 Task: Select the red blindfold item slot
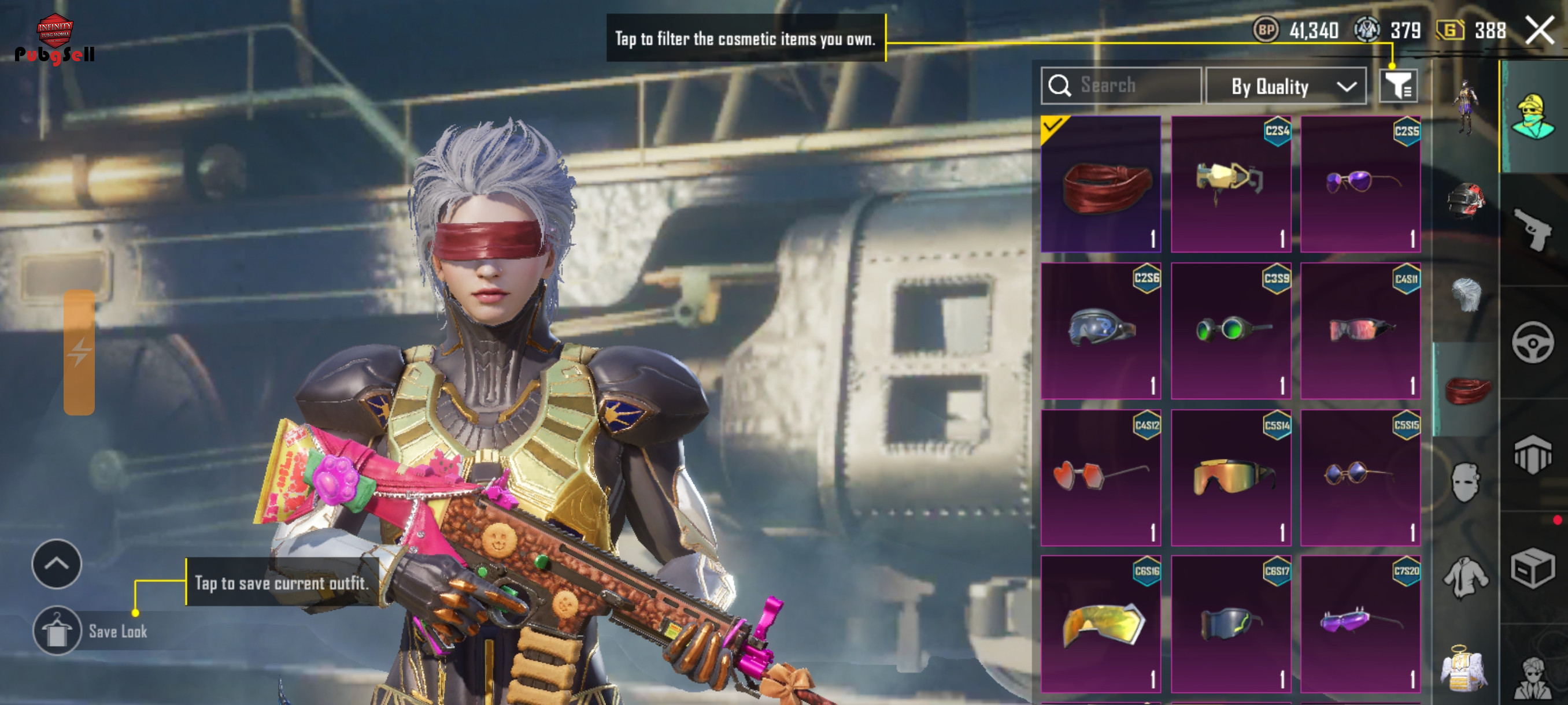click(1100, 184)
